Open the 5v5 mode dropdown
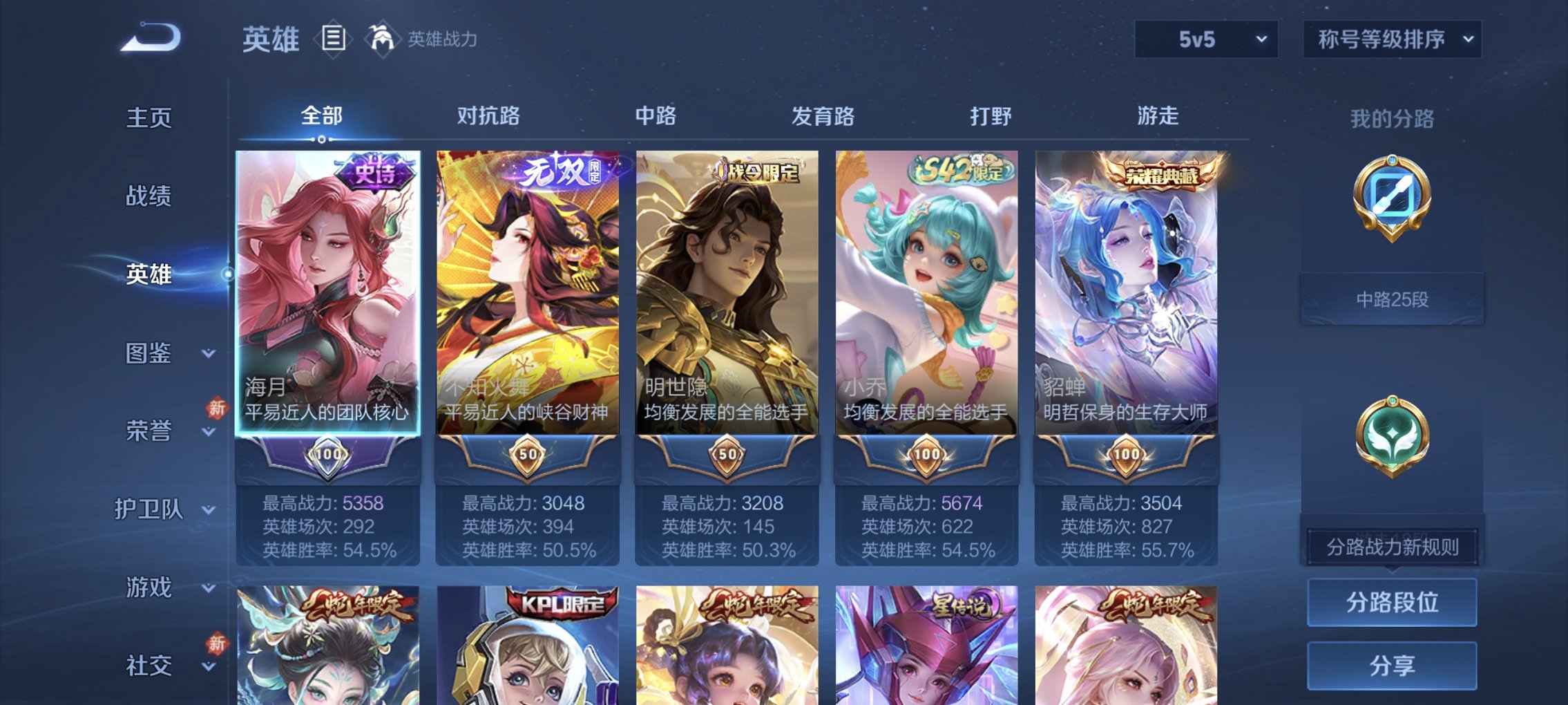This screenshot has width=1568, height=705. click(1205, 39)
